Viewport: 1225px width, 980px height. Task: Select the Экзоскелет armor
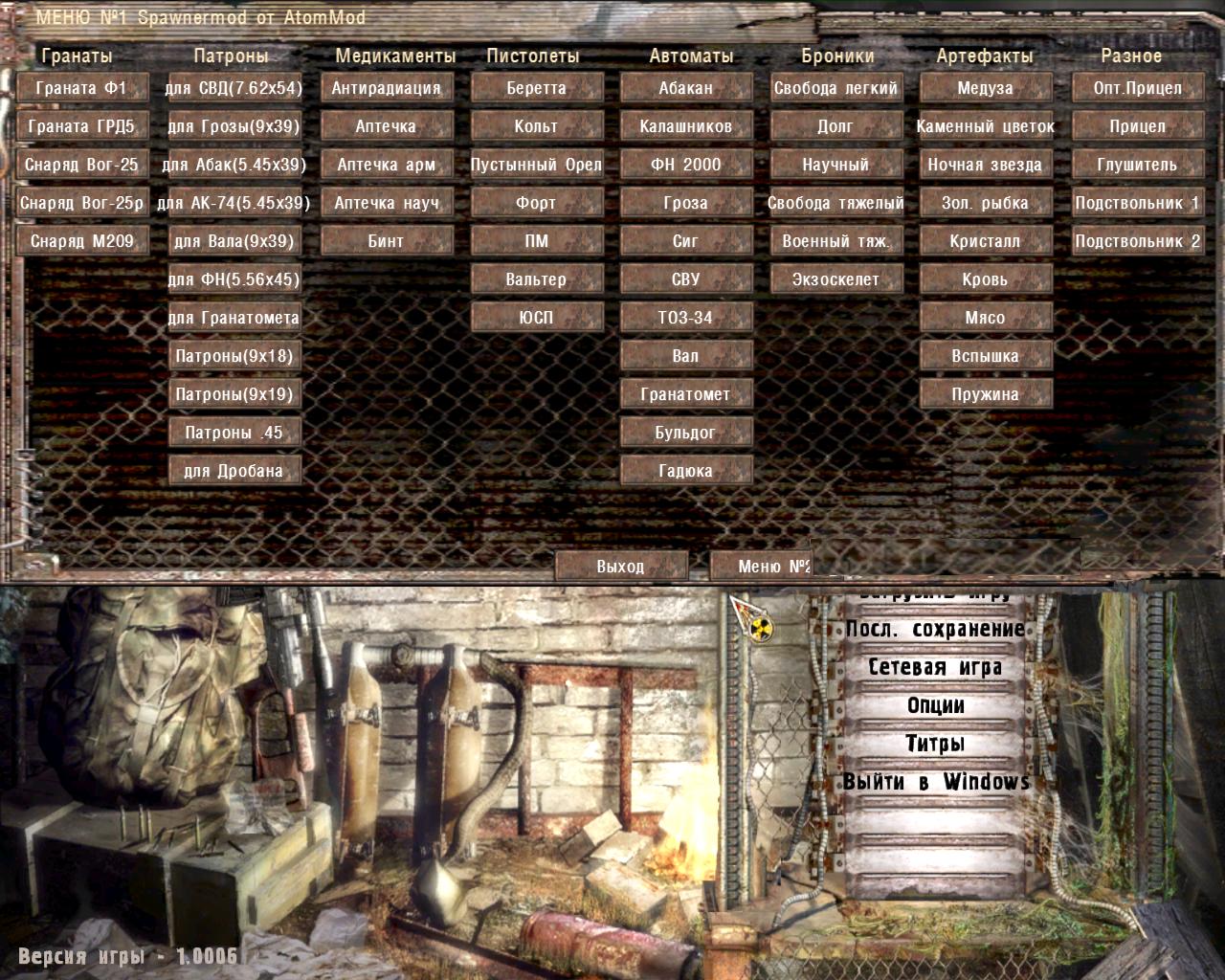[835, 278]
